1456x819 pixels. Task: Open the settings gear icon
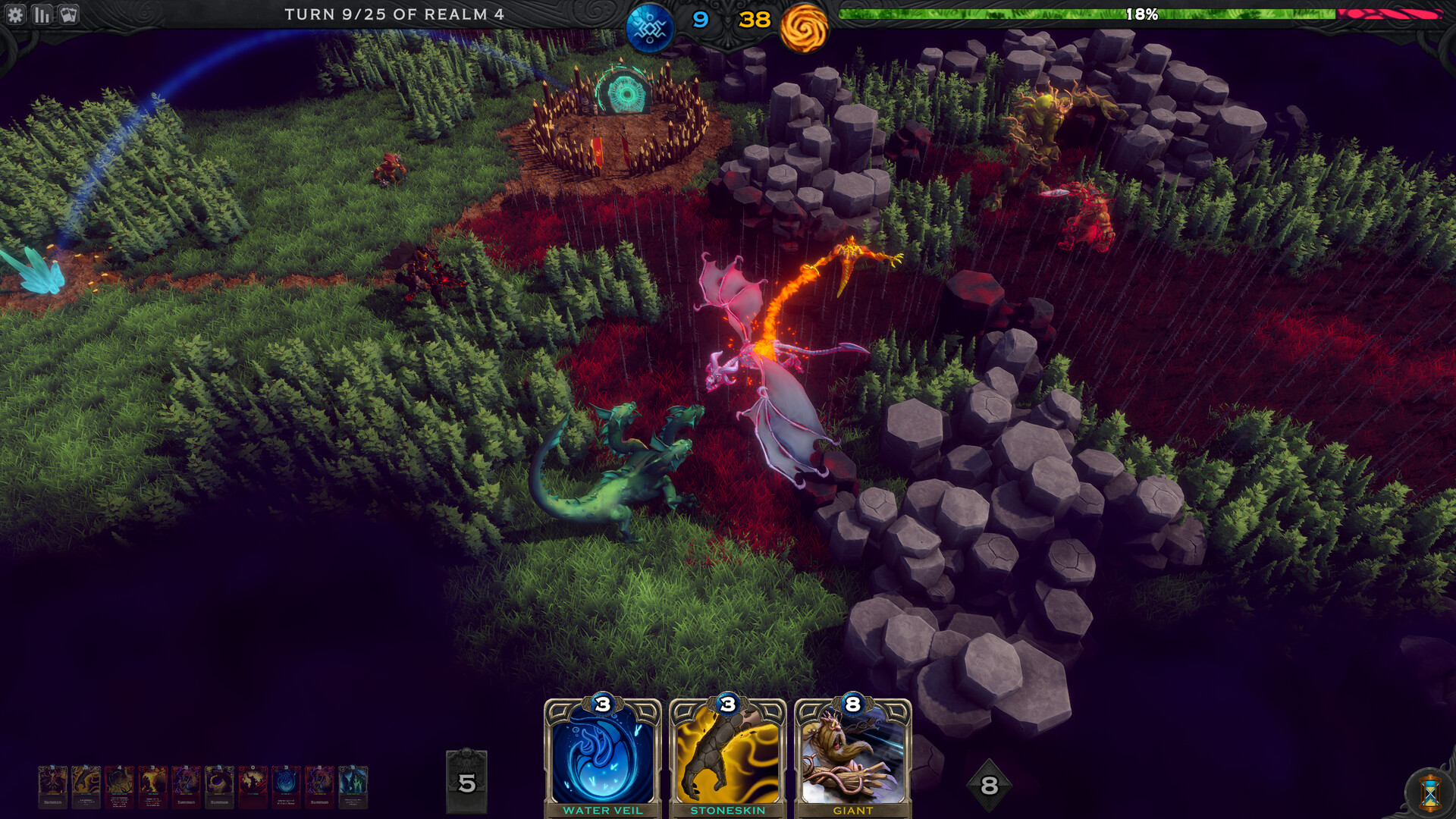pyautogui.click(x=16, y=13)
